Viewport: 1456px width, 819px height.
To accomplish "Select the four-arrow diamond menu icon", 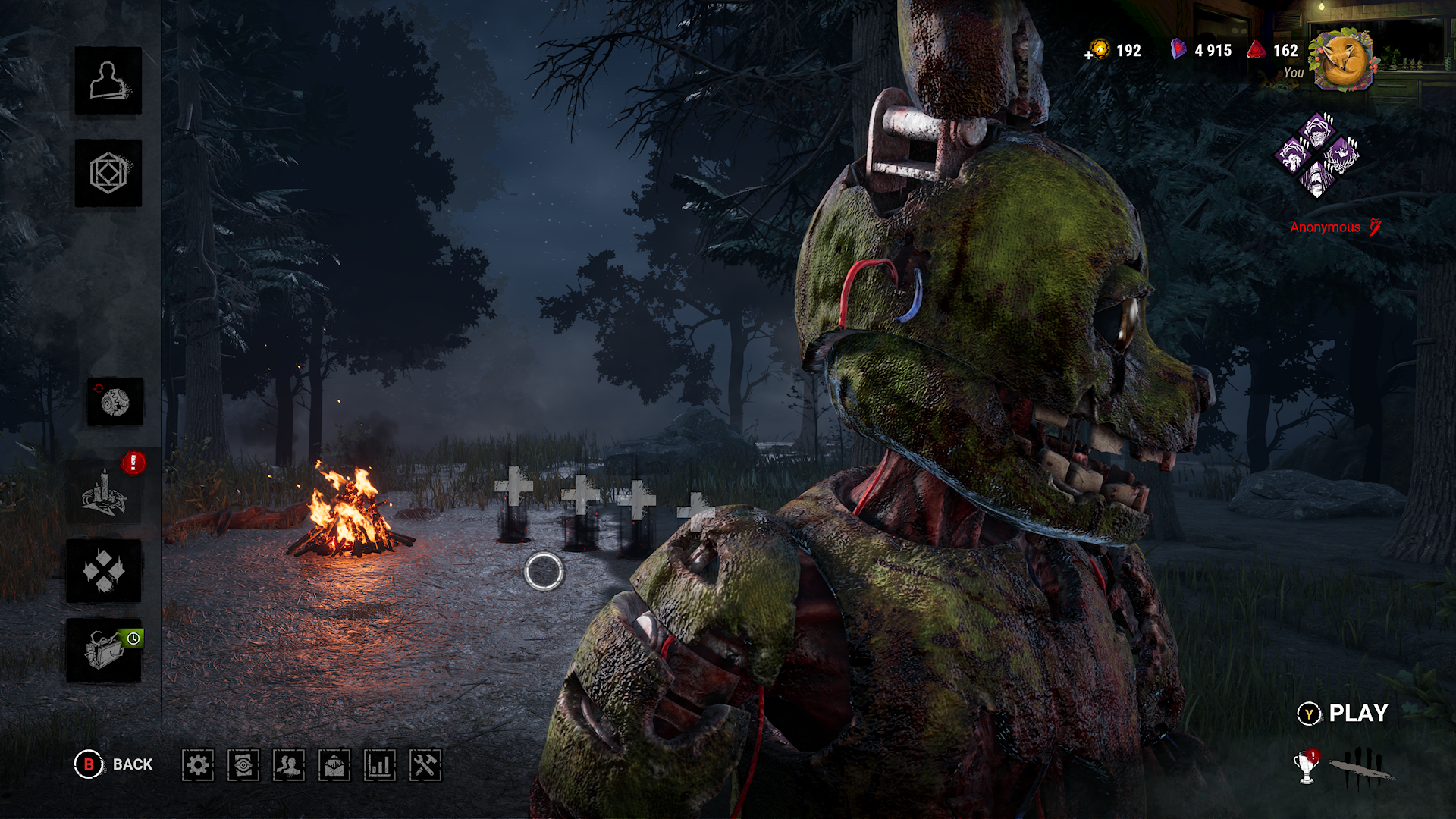I will (x=104, y=571).
